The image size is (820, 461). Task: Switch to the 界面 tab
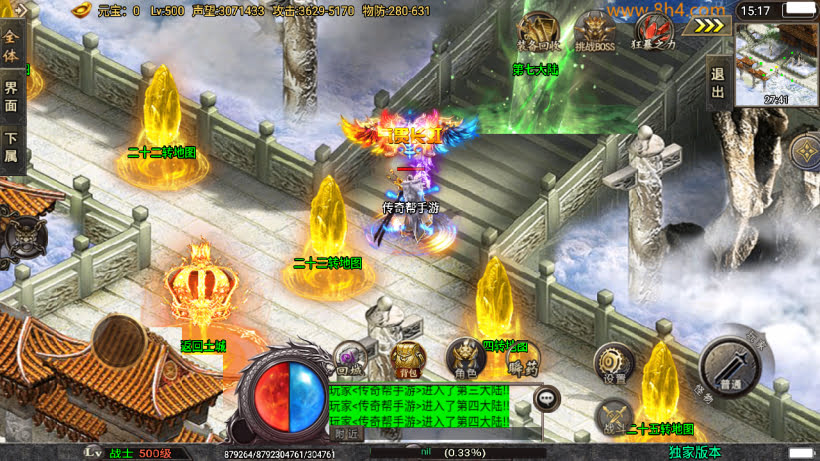point(11,96)
